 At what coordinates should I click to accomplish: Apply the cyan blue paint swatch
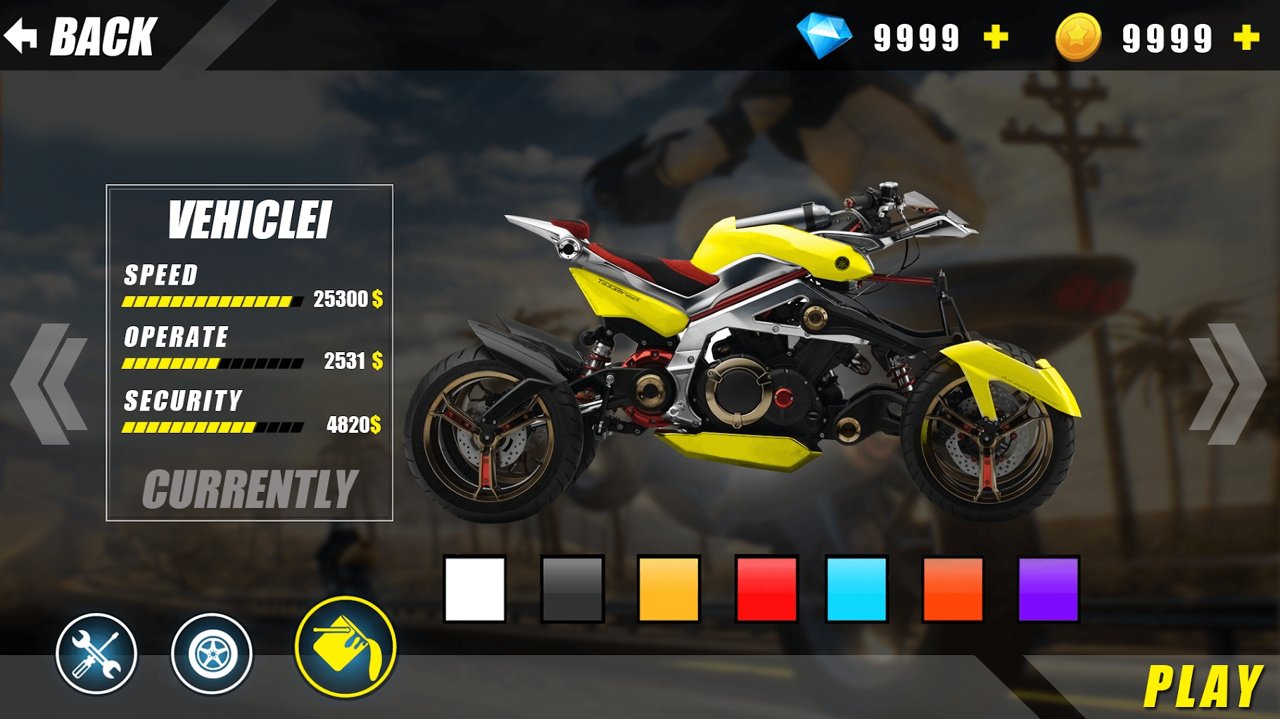(857, 589)
